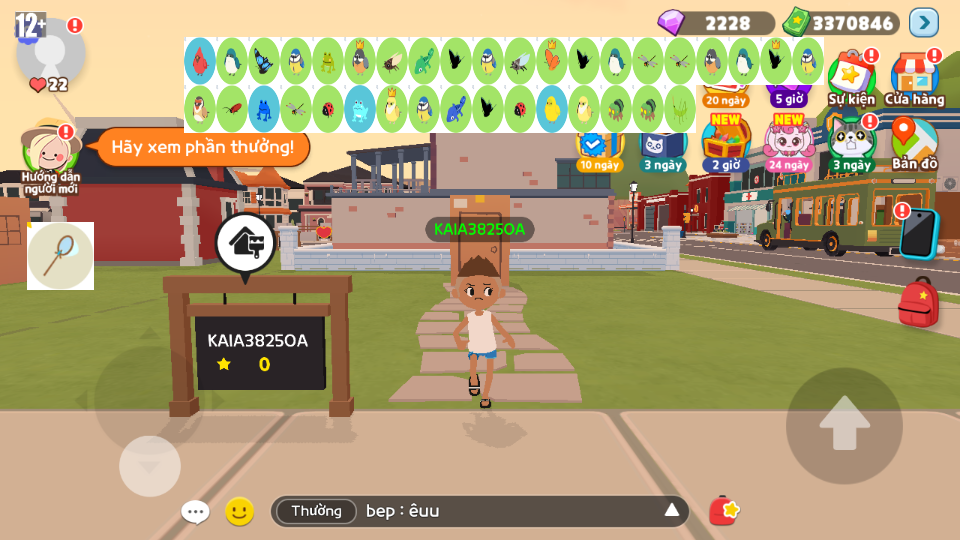The height and width of the screenshot is (540, 960).
Task: Click the Thường chat channel selector
Action: point(316,511)
